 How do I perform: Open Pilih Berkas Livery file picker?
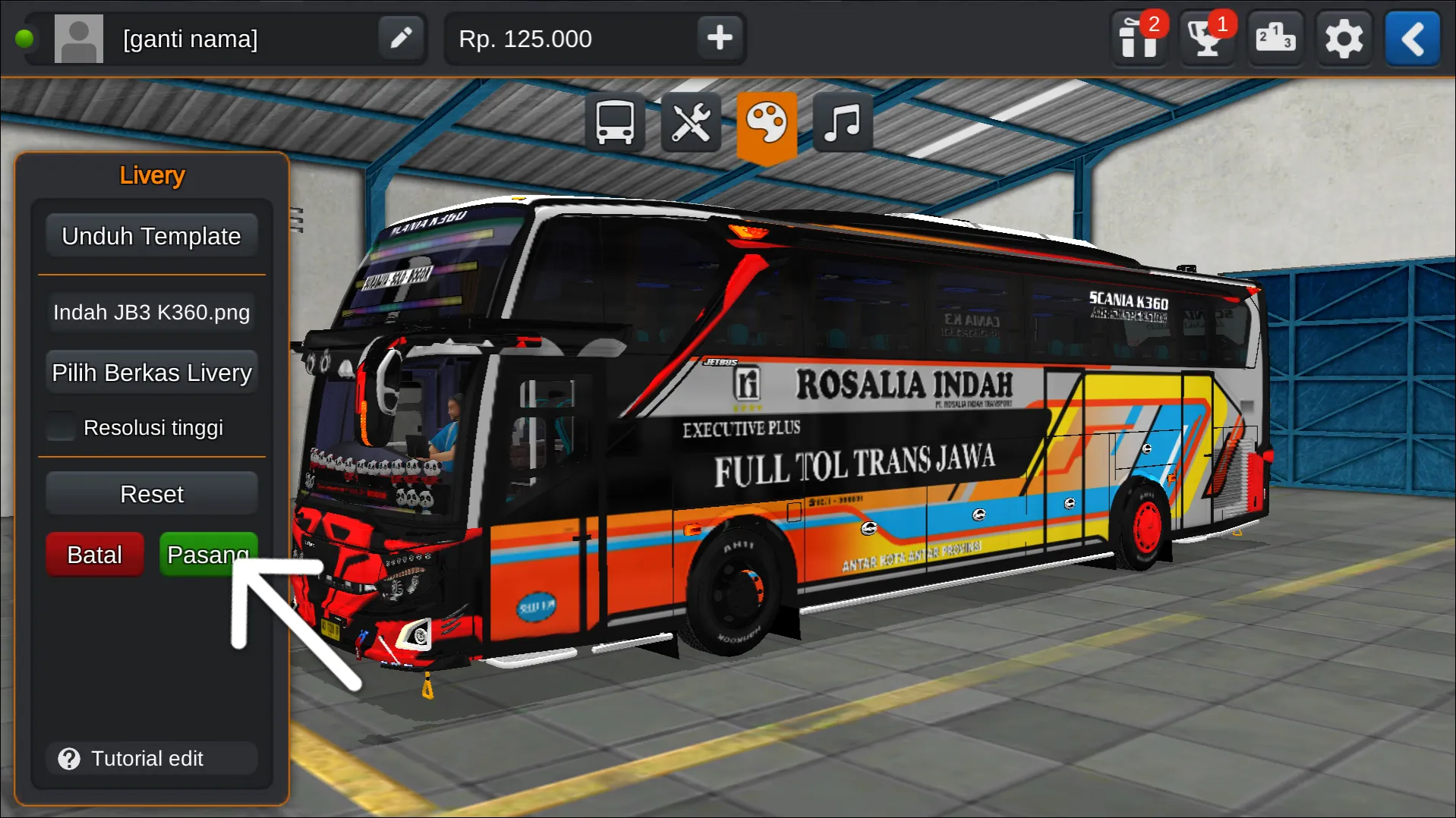click(x=151, y=372)
